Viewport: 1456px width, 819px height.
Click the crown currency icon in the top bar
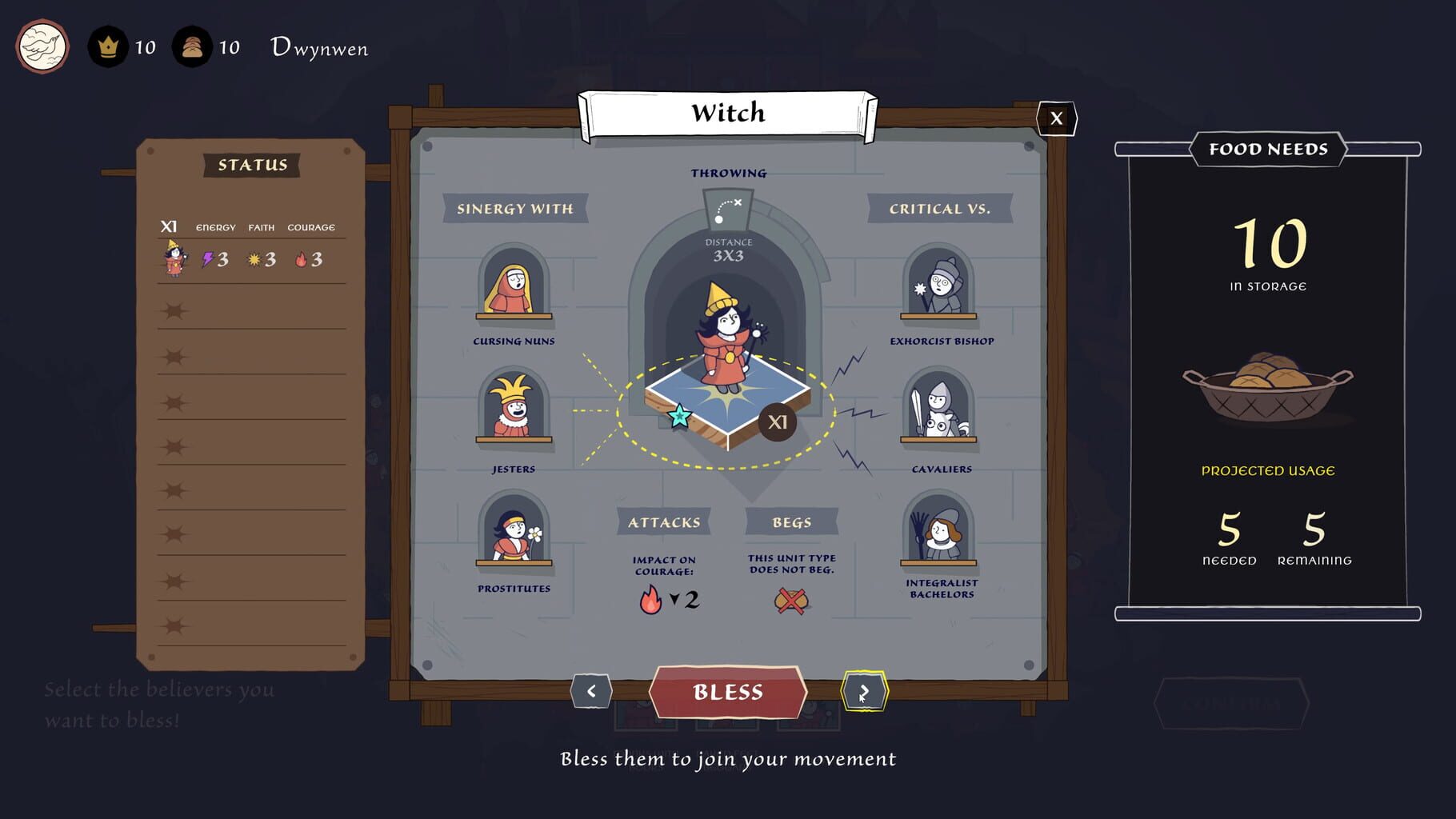point(107,46)
